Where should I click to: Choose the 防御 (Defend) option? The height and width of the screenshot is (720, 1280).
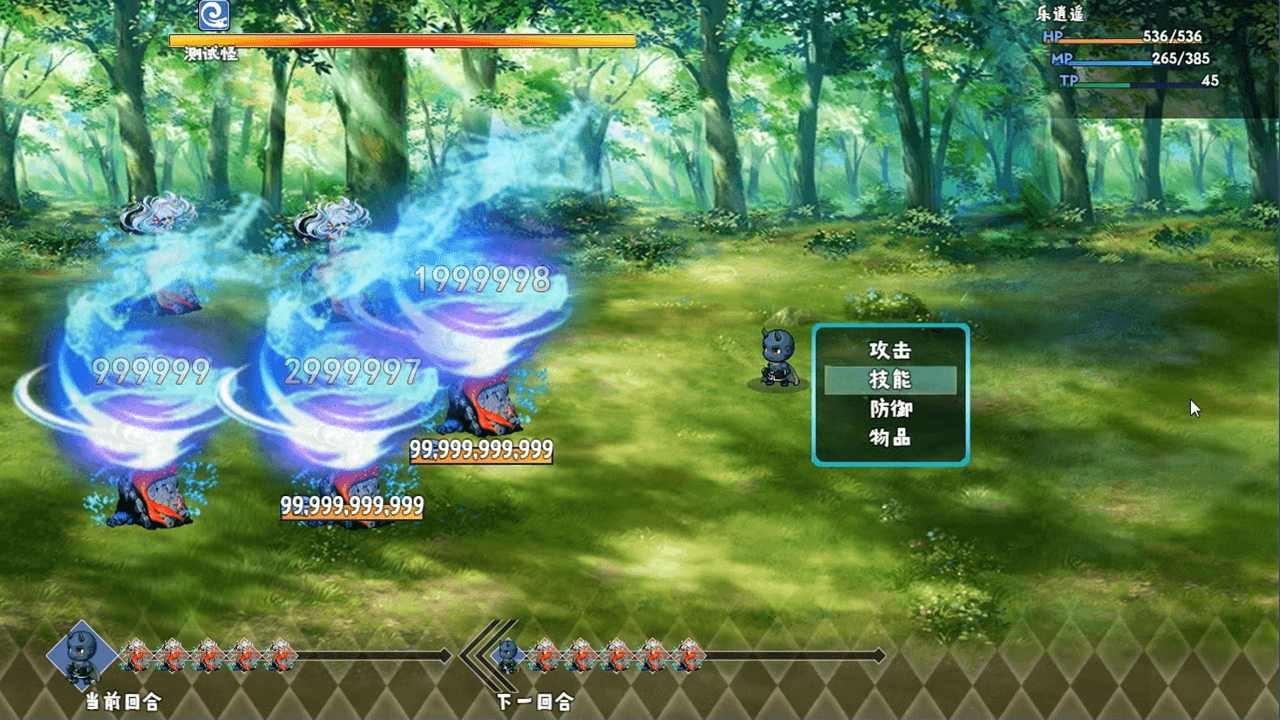point(888,408)
